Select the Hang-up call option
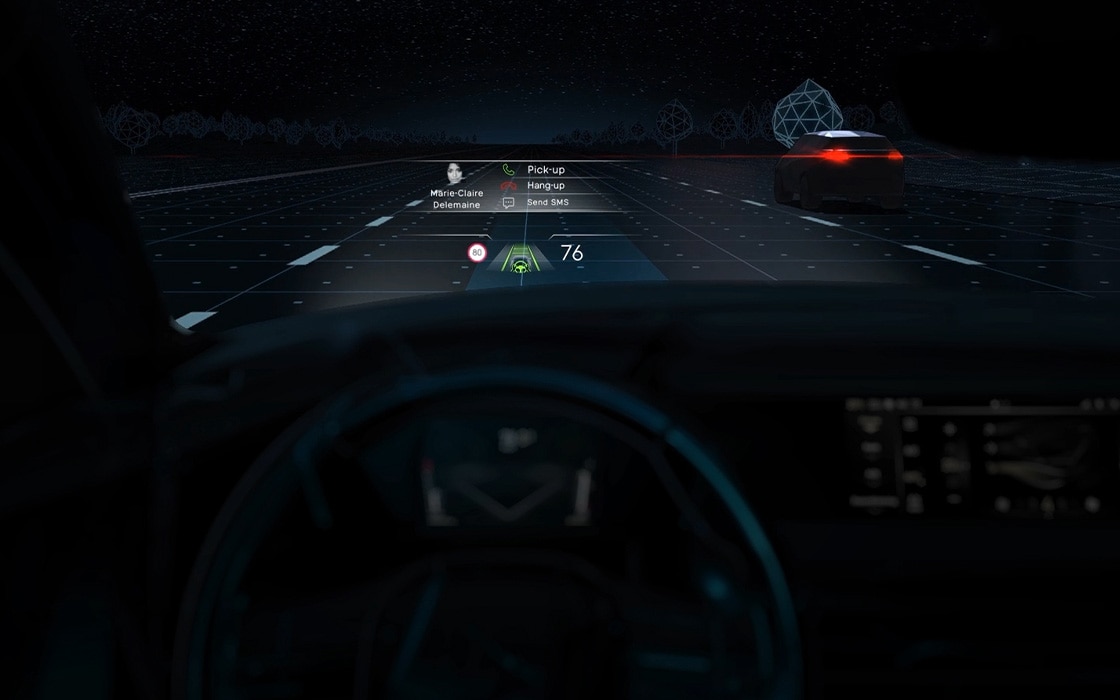 click(545, 186)
